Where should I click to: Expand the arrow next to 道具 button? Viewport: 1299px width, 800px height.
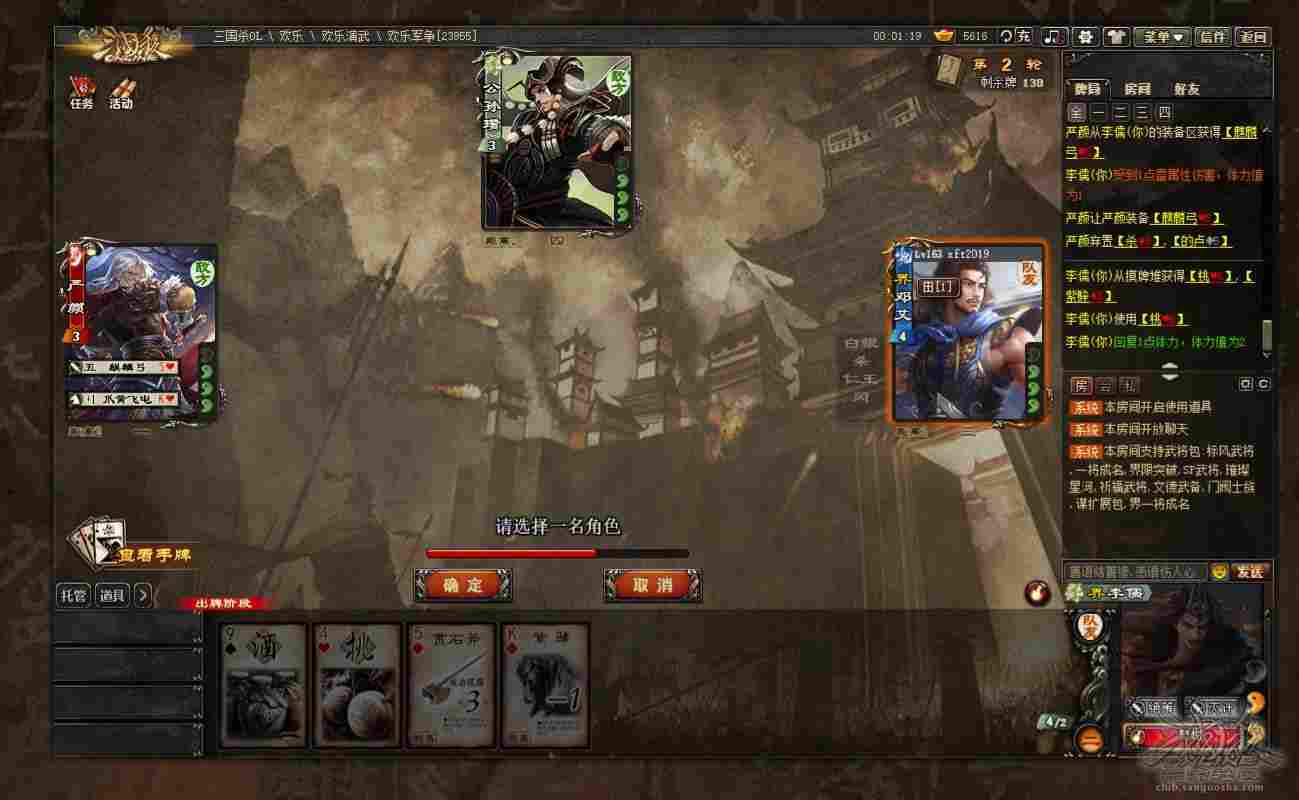click(142, 596)
